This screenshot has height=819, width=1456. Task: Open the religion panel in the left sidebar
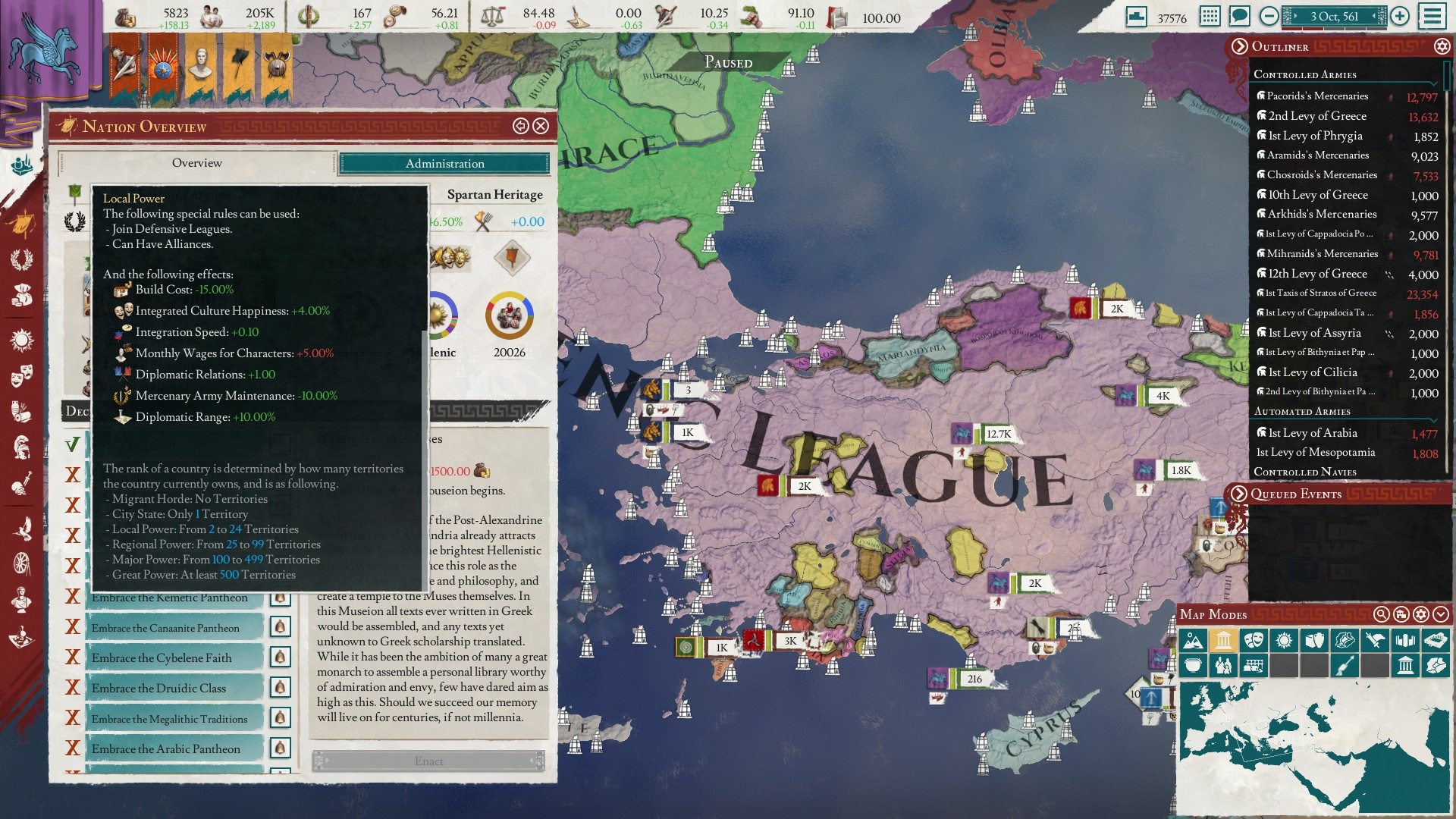pos(20,340)
